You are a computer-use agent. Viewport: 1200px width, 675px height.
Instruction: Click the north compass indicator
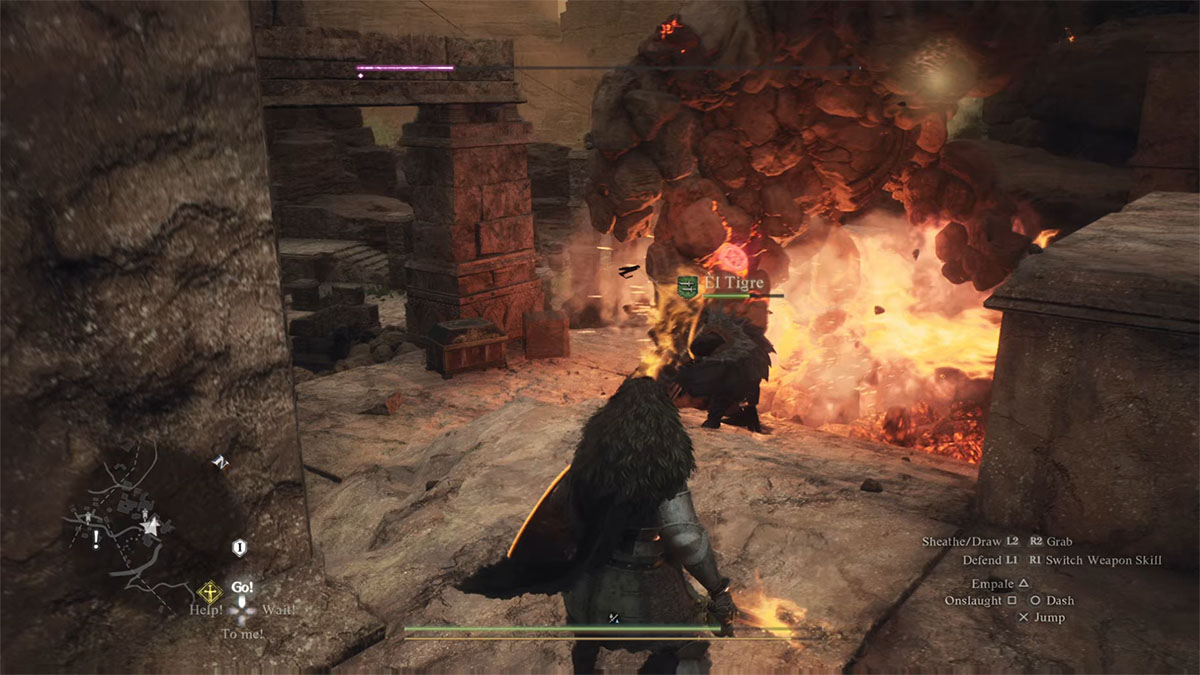pos(219,462)
